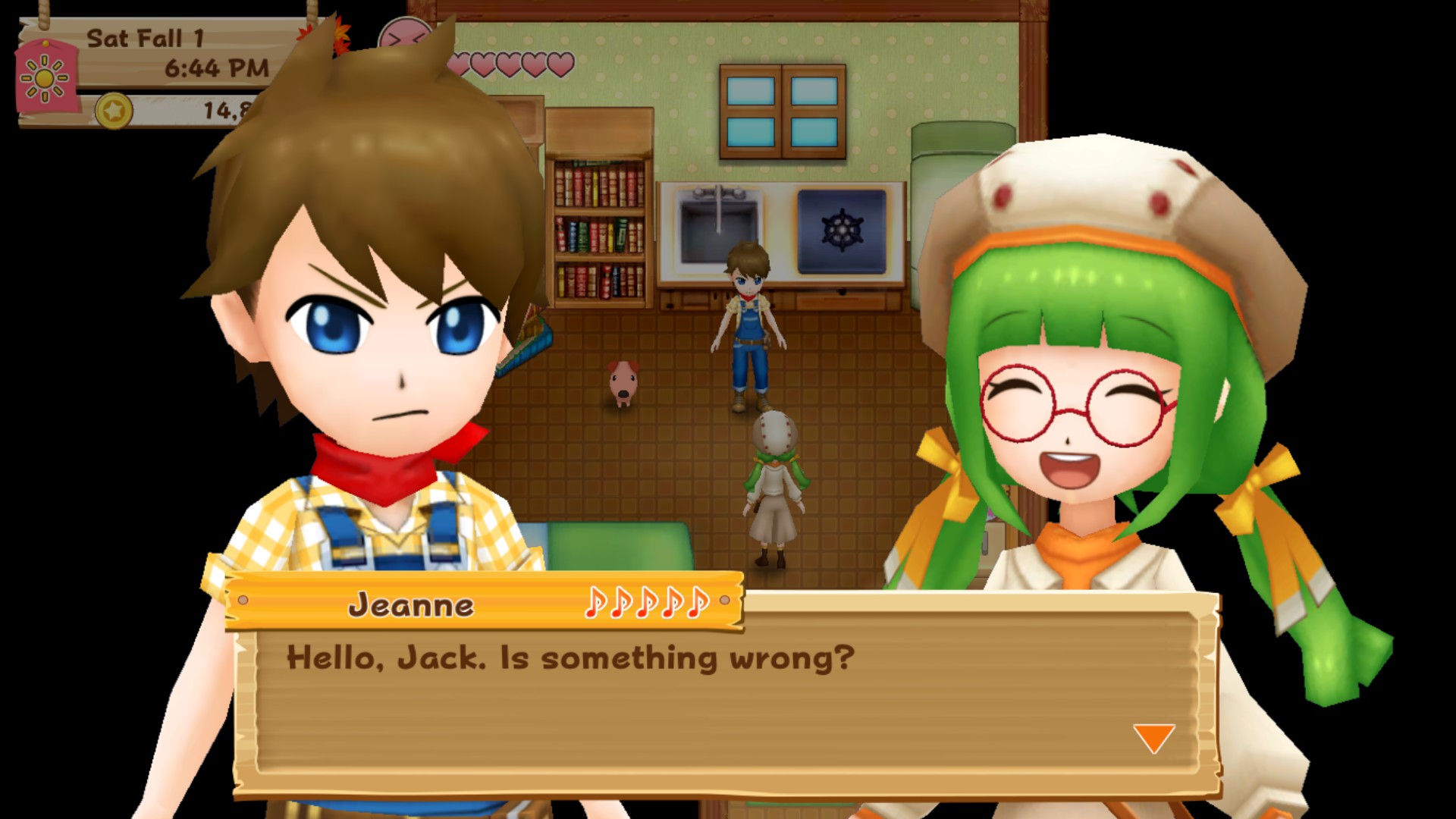The width and height of the screenshot is (1456, 819).
Task: Select the fifth friendship music note
Action: [697, 604]
